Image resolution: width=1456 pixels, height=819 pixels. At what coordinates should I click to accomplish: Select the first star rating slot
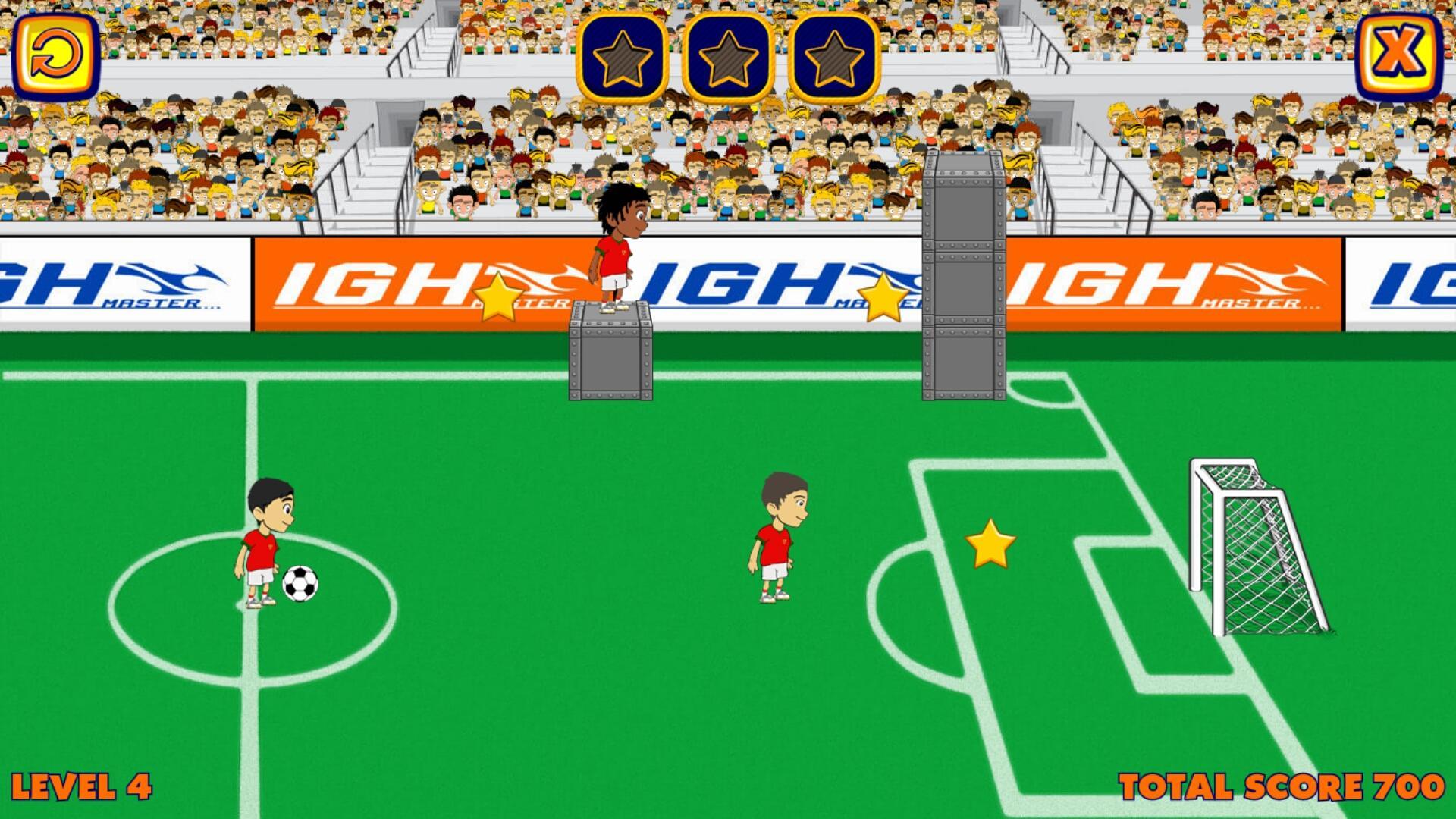[622, 57]
